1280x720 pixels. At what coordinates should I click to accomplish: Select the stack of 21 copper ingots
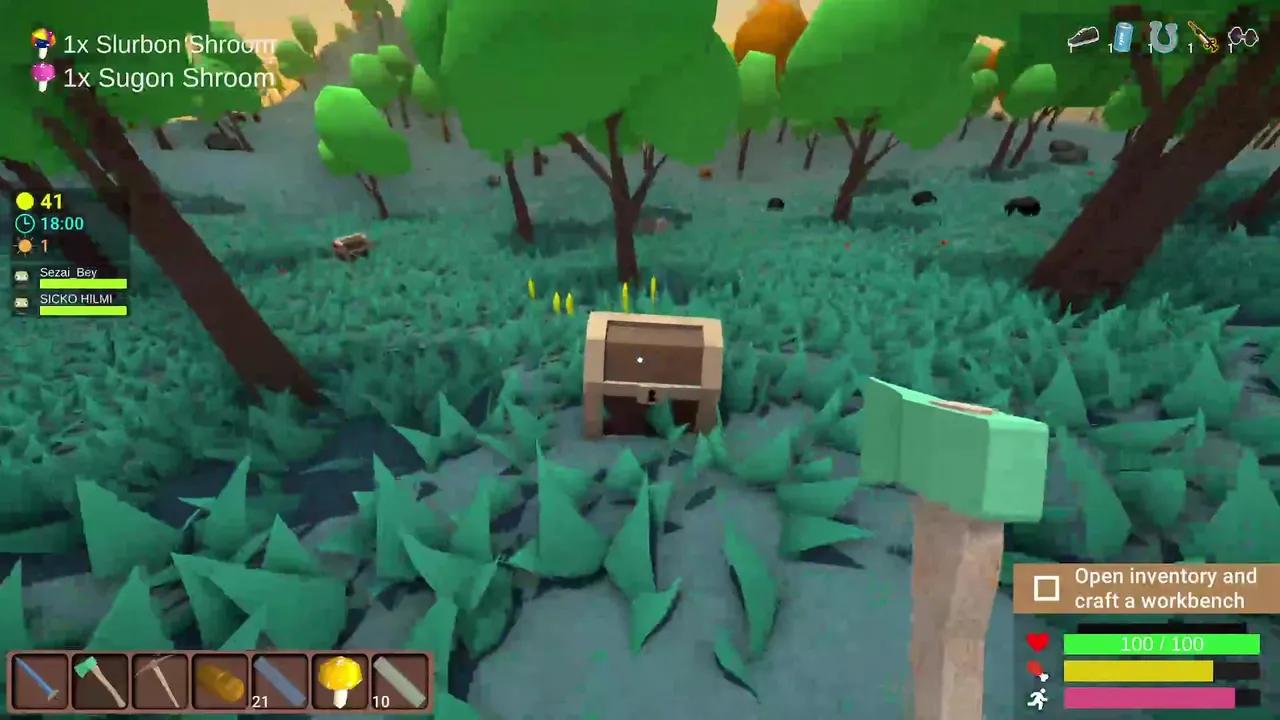coord(220,680)
